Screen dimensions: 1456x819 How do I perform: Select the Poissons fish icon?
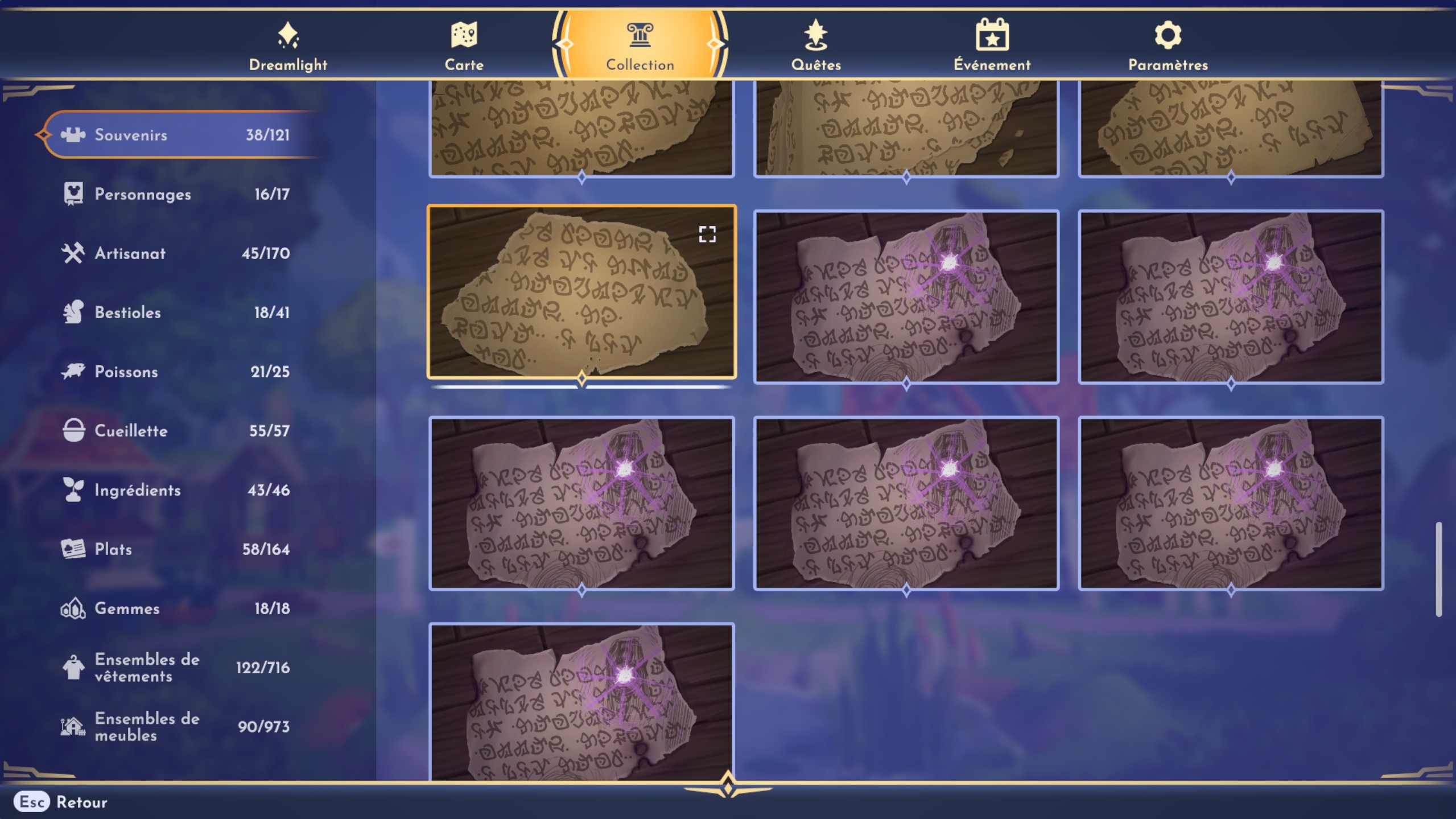pos(75,371)
